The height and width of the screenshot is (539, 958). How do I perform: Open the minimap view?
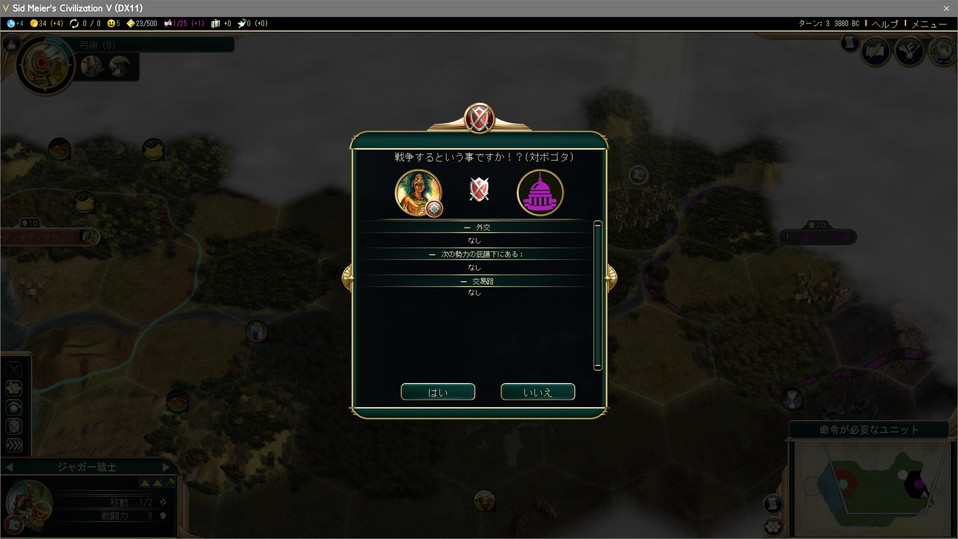click(870, 487)
